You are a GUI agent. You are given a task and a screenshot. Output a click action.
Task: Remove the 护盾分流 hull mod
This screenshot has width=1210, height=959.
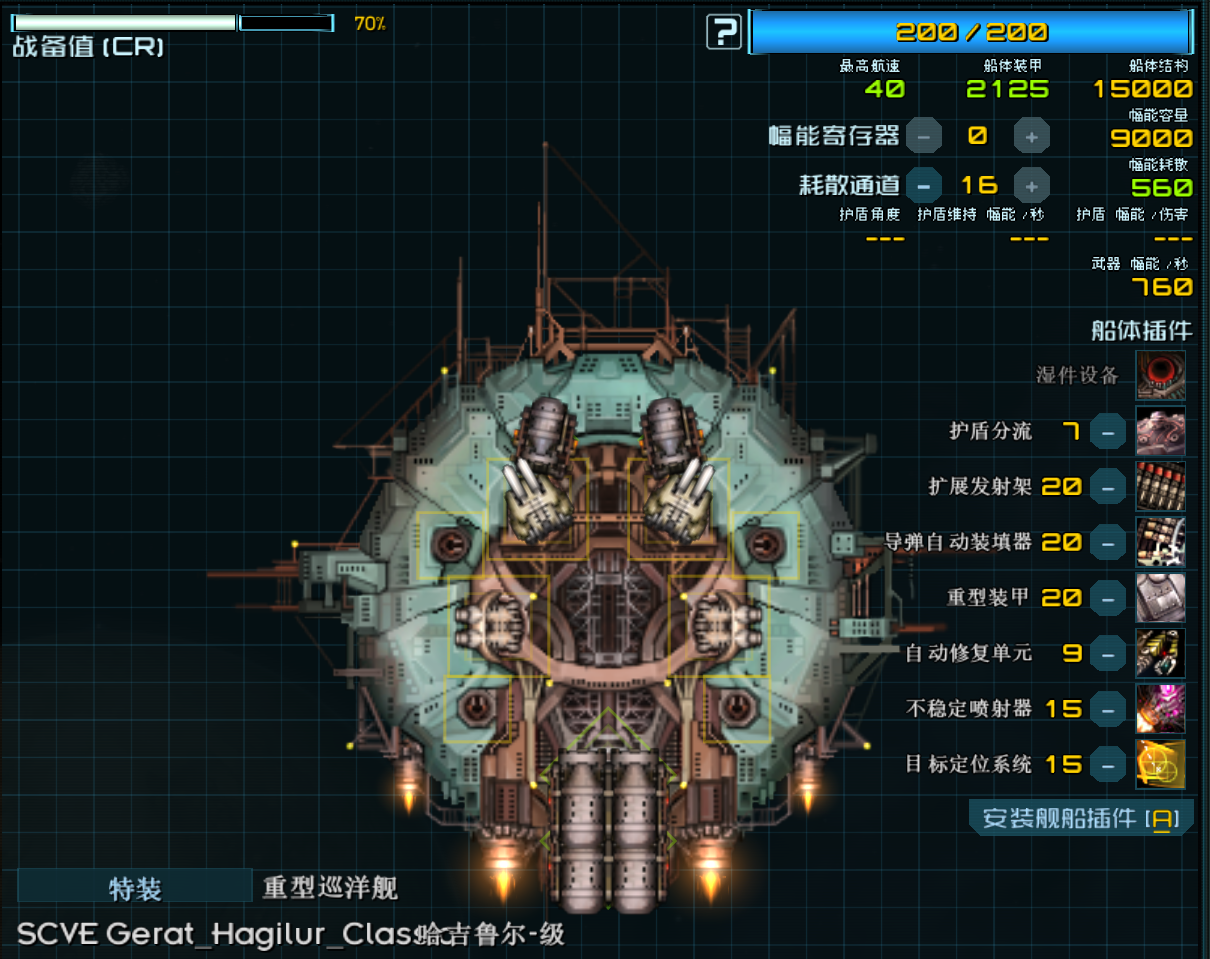pos(1107,432)
